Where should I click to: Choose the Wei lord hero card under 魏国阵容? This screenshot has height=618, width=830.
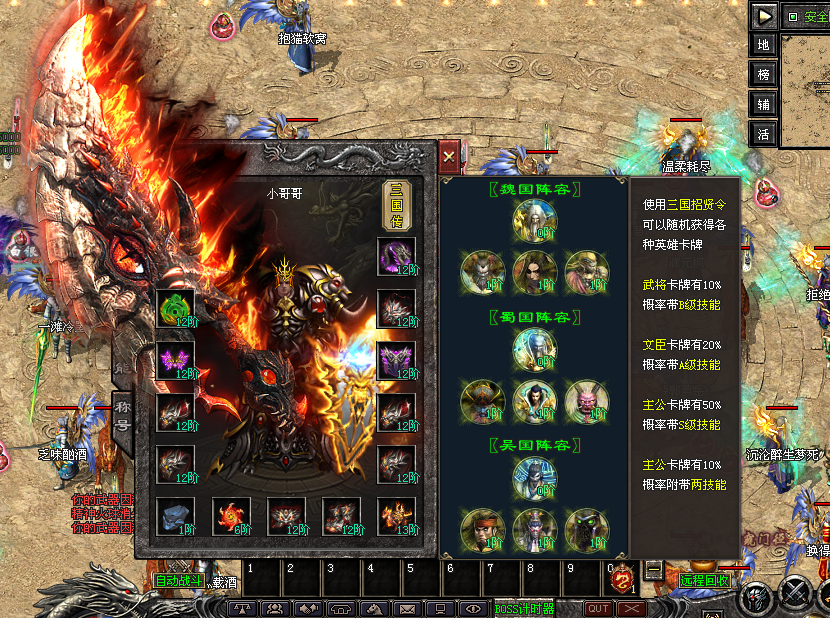pos(535,219)
